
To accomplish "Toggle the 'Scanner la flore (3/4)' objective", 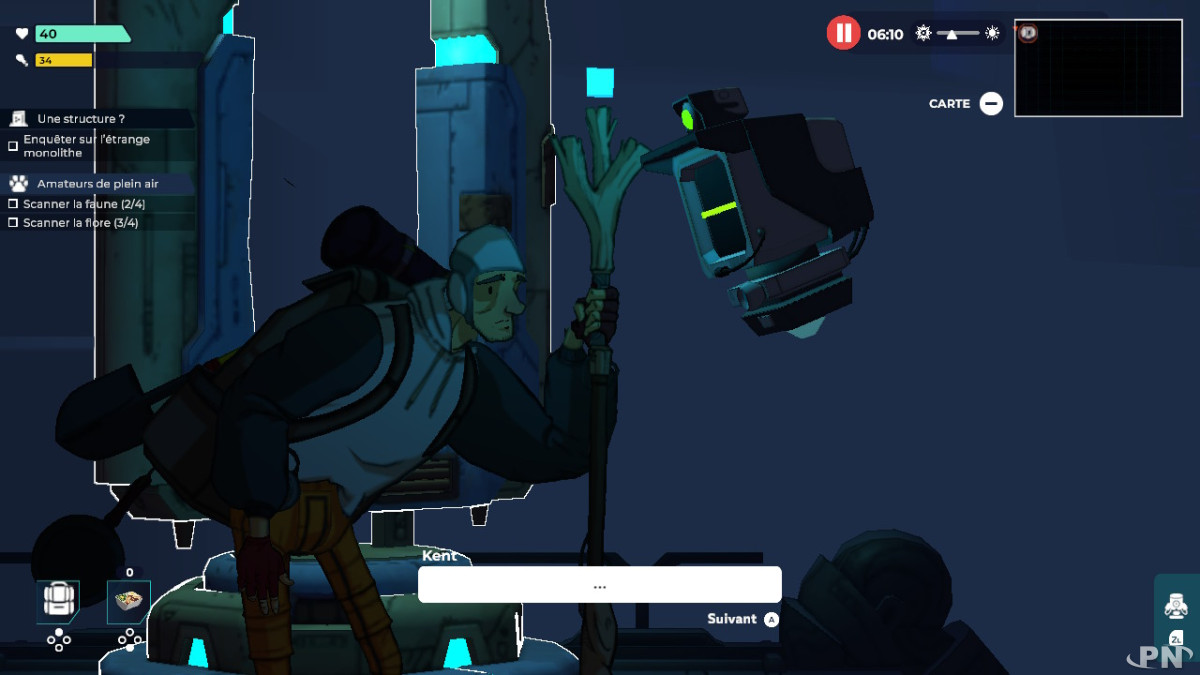I will point(14,223).
